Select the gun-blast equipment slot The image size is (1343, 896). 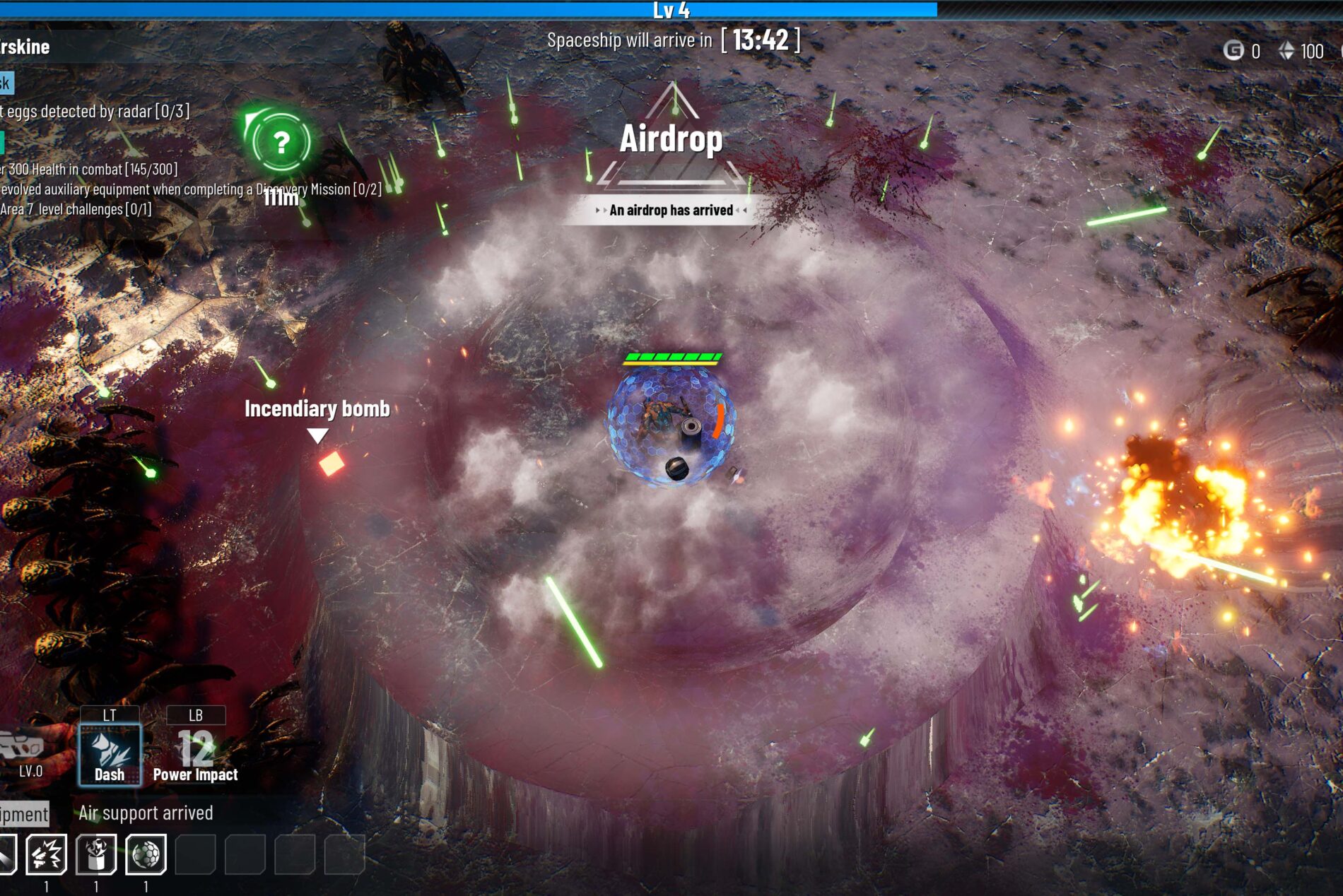point(47,854)
